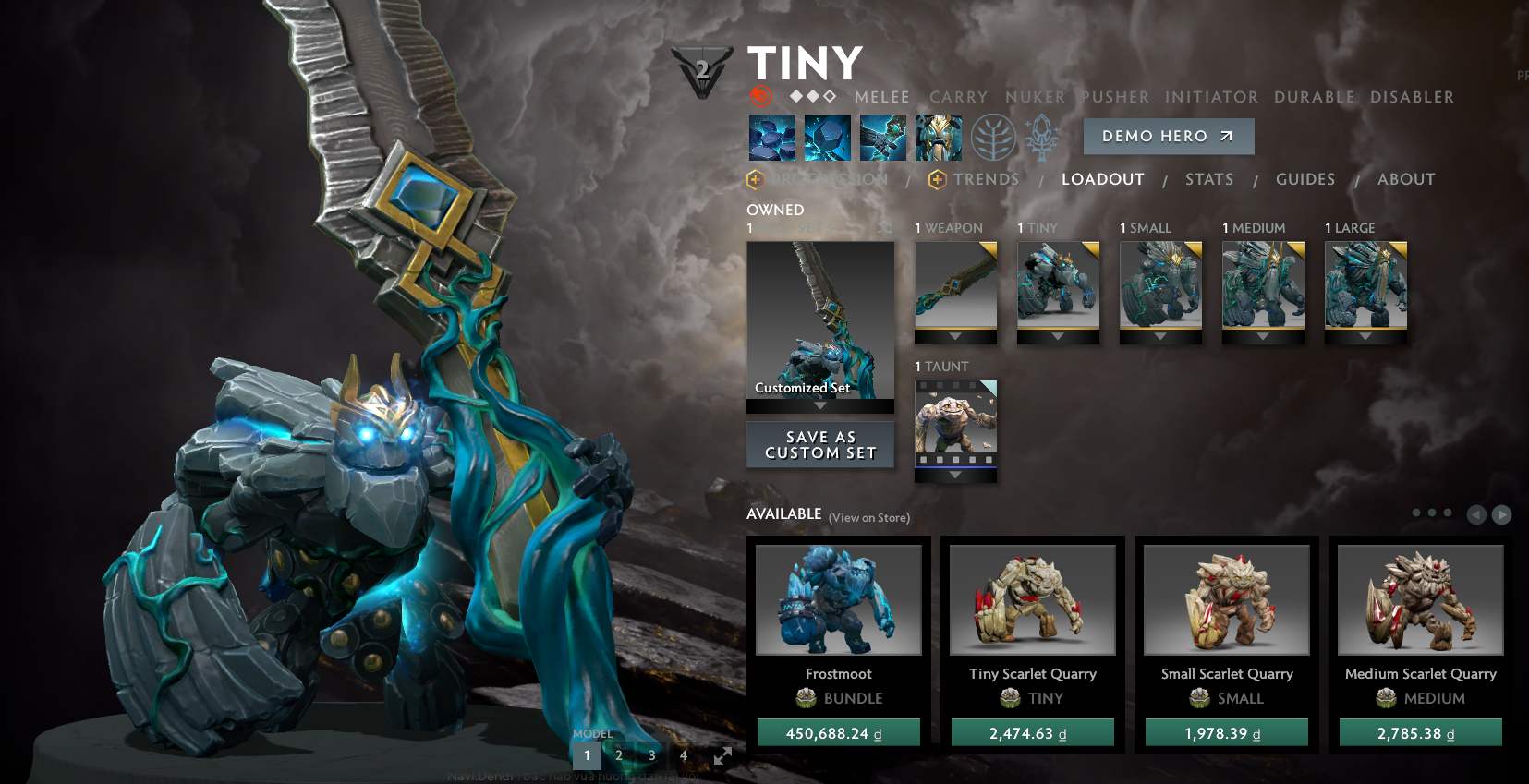Select Tiny's Grow ability icon
This screenshot has width=1529, height=784.
pyautogui.click(x=938, y=137)
